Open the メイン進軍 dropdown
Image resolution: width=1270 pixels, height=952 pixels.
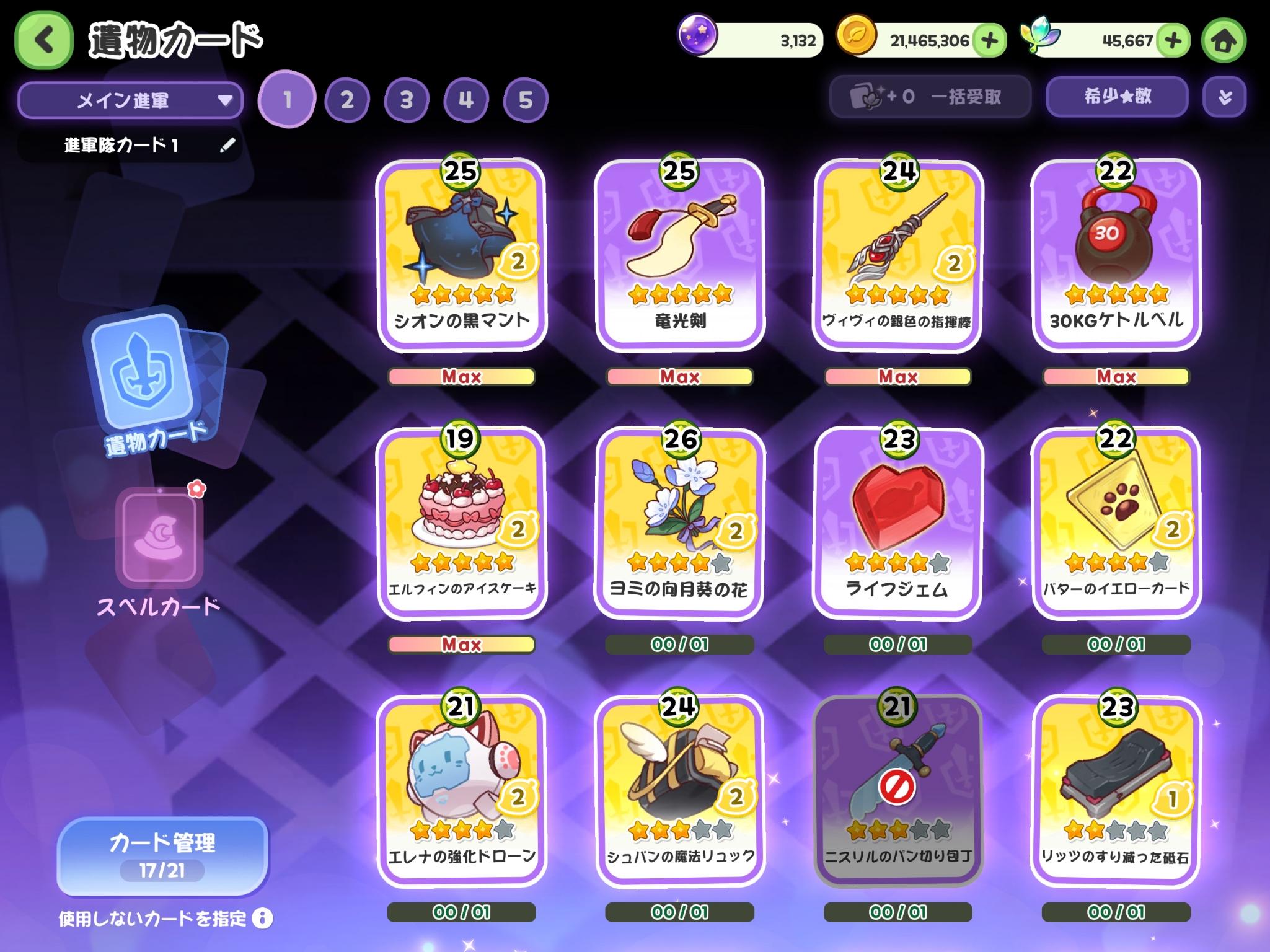tap(130, 100)
